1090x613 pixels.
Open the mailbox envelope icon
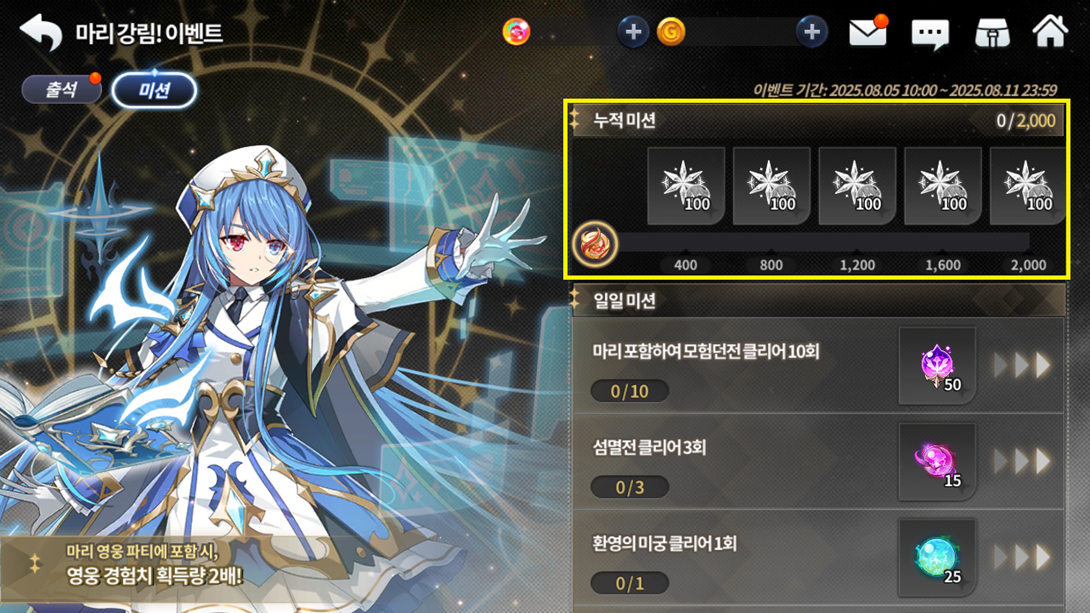[868, 33]
